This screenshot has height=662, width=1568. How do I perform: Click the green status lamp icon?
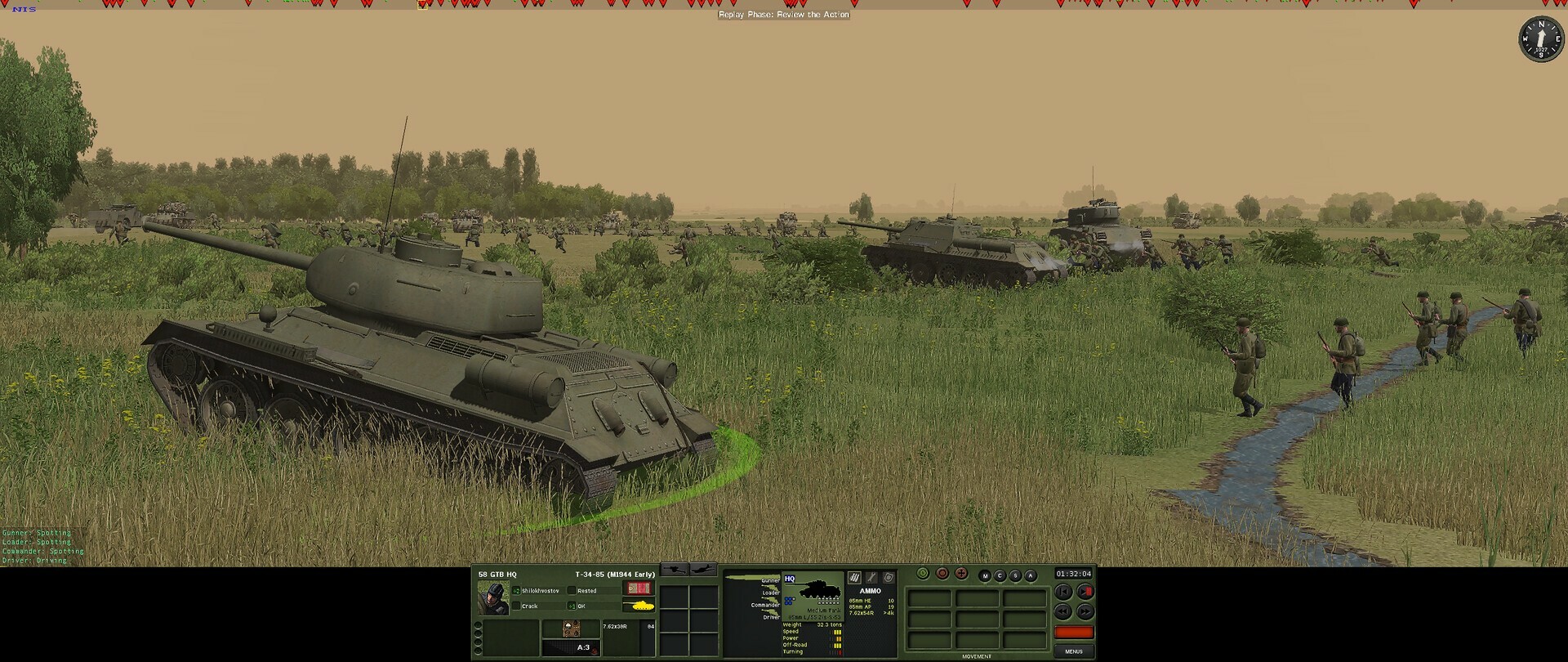click(x=923, y=573)
